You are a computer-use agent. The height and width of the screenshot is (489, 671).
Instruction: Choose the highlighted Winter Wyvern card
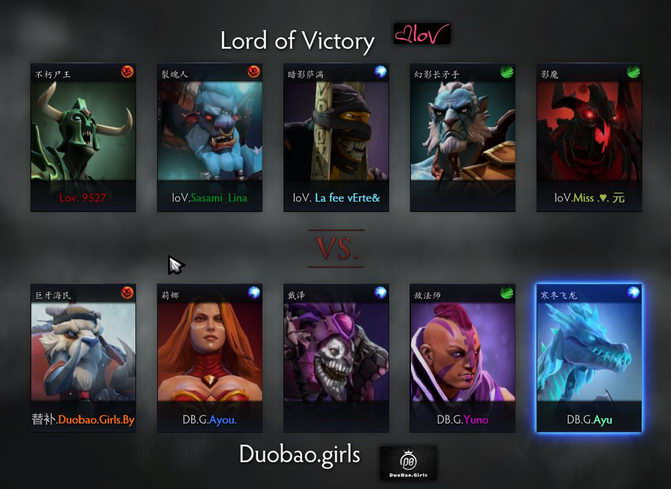(x=588, y=358)
